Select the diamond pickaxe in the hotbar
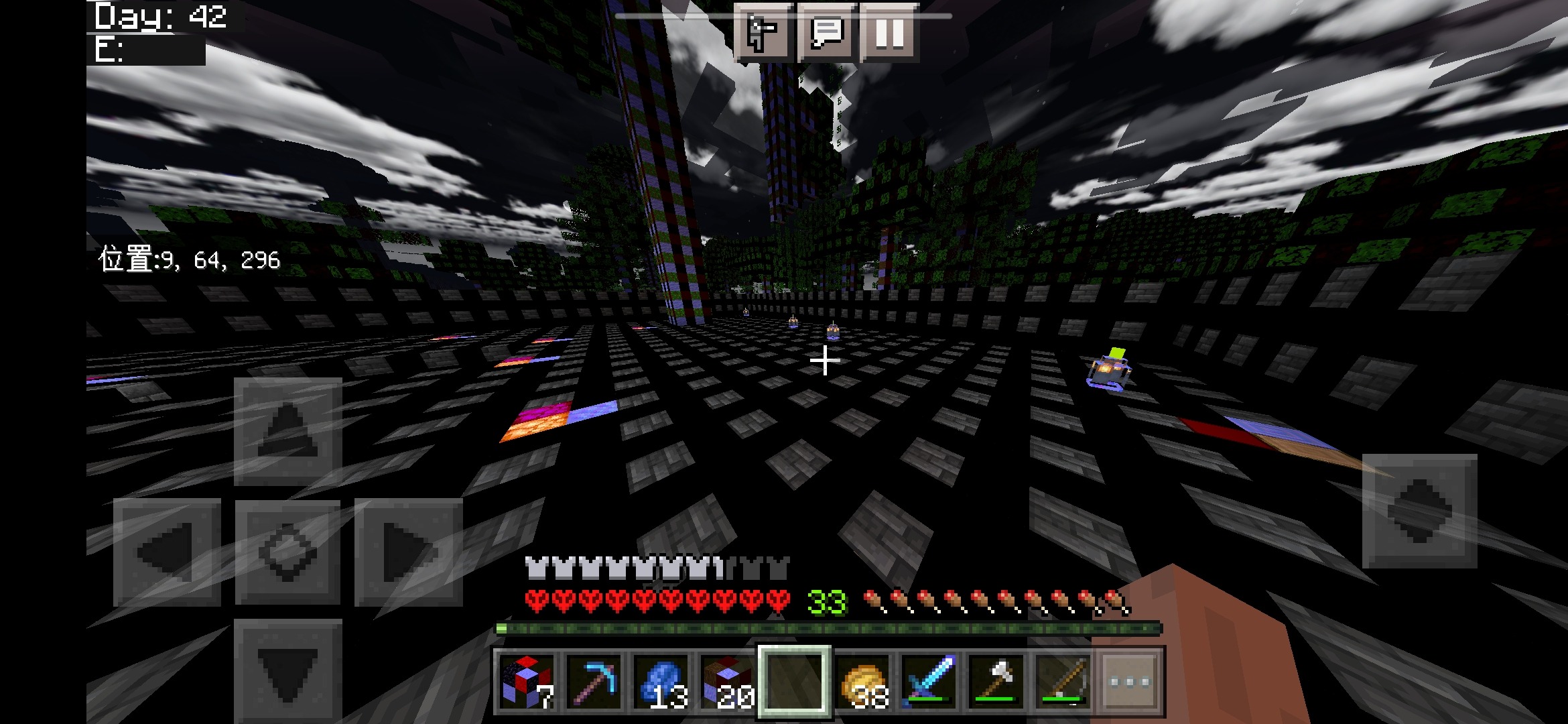The height and width of the screenshot is (724, 1568). pos(593,680)
